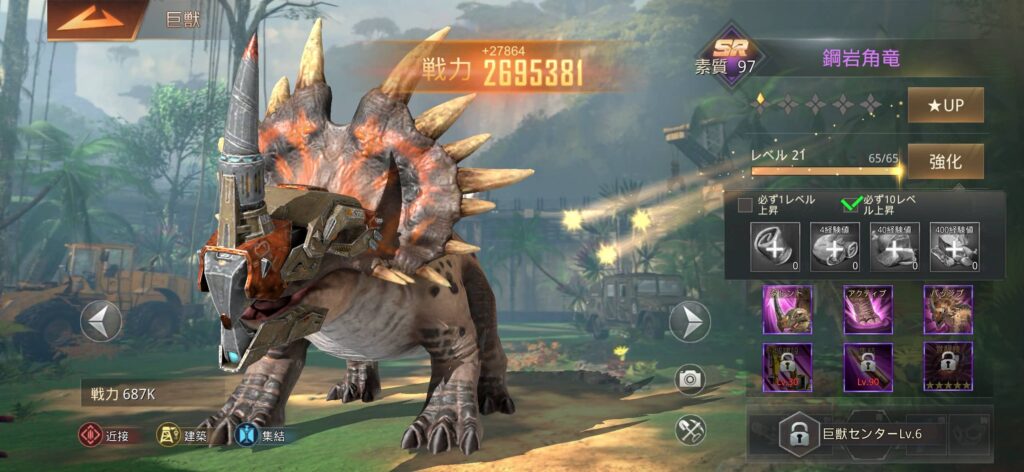Open the camera photo mode
Screen dimensions: 1024x472
pos(689,378)
